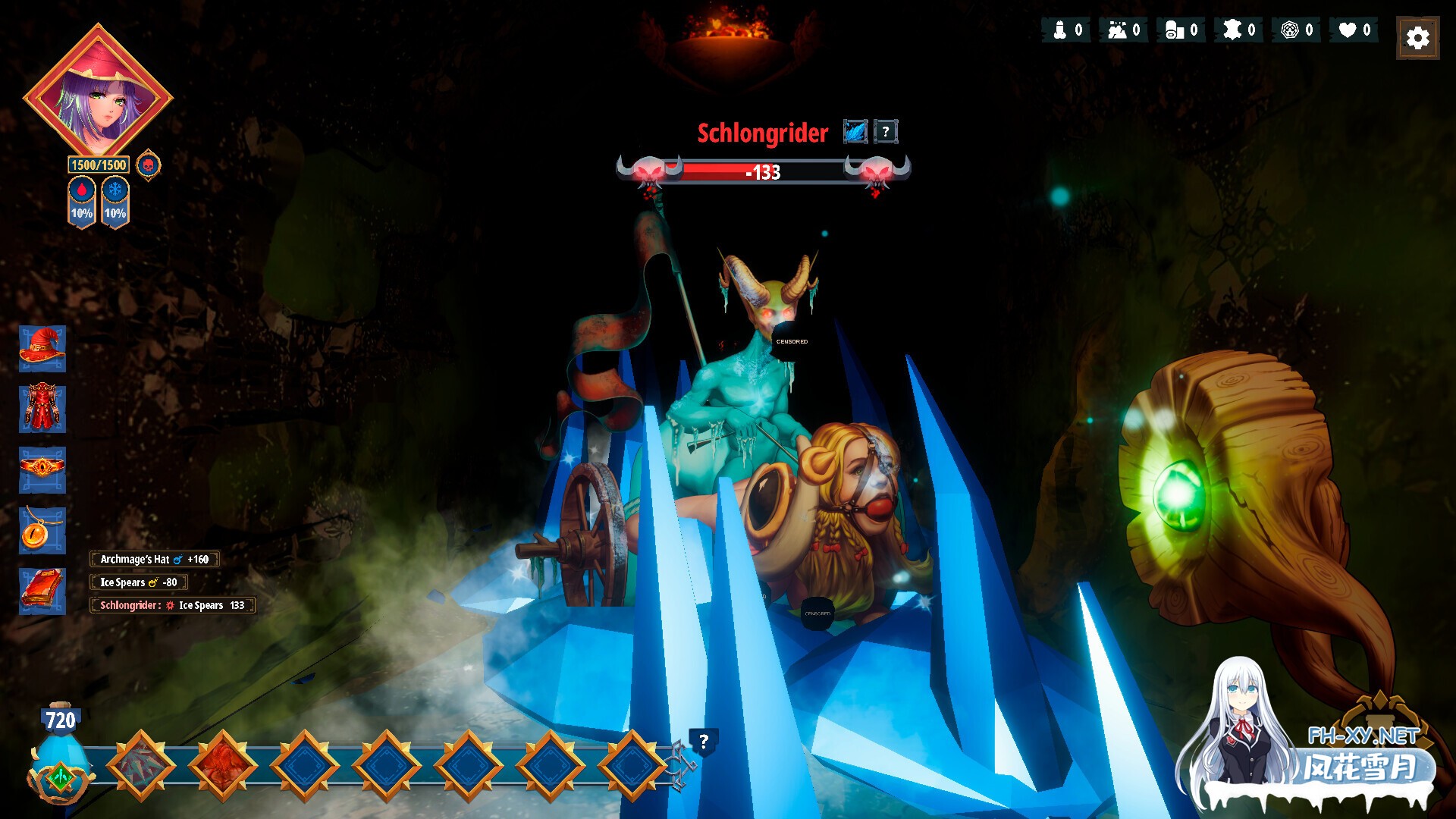Screen dimensions: 1456x819
Task: Click the 'Ice Spears -80' combat log entry
Action: coord(139,582)
